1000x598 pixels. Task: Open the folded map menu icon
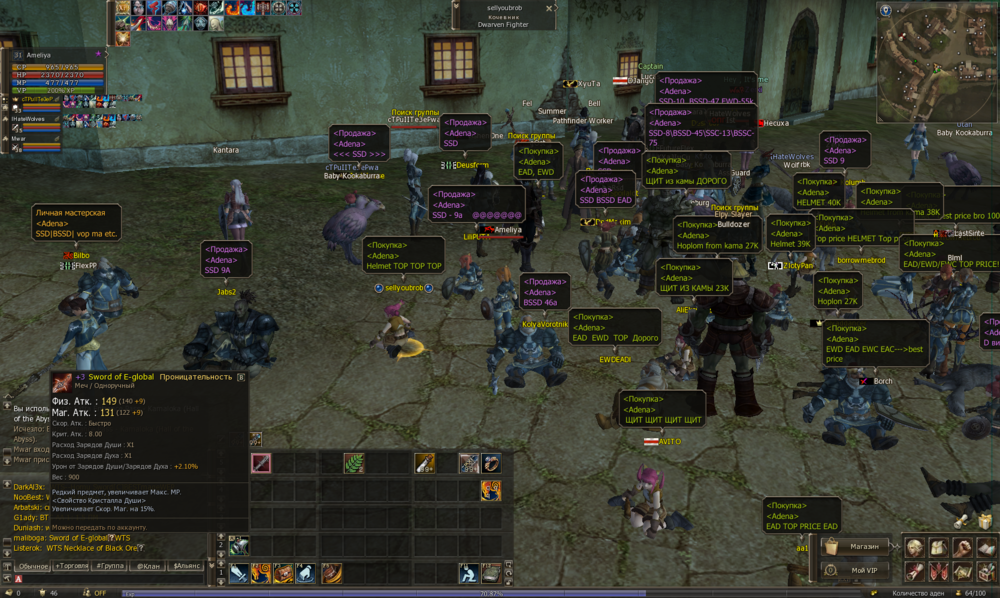point(961,571)
